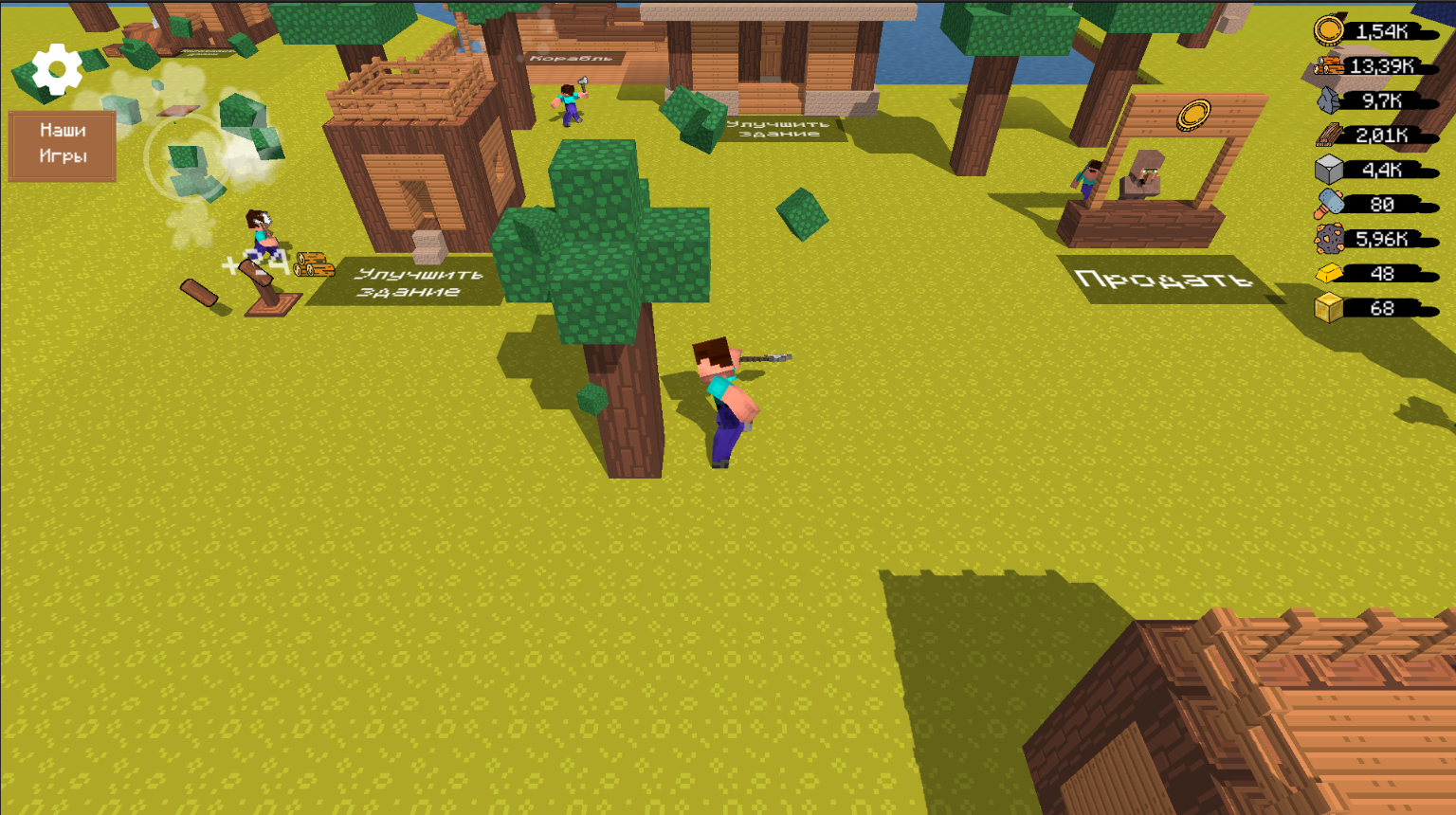
Task: Click the Продать sign at the market stall
Action: click(1163, 278)
